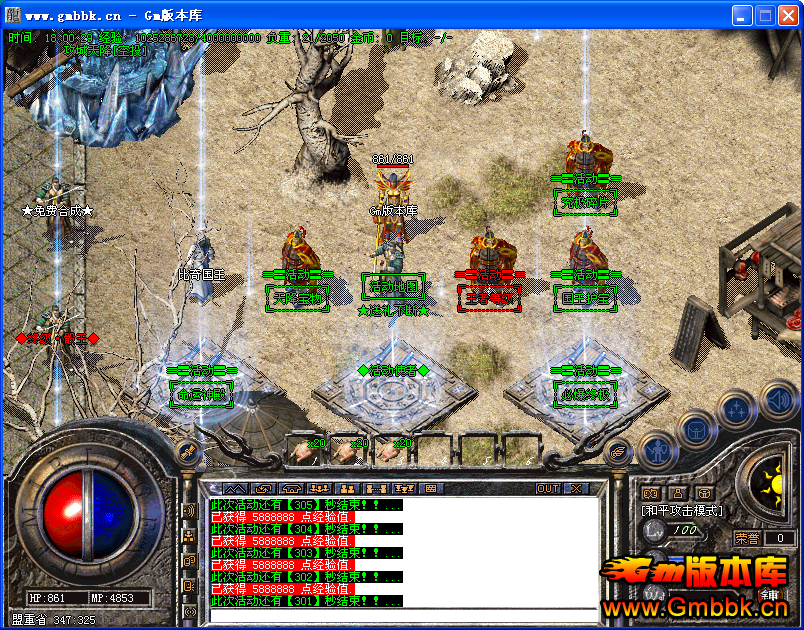Click the single-person small button near sun dial
This screenshot has width=804, height=630.
(678, 493)
